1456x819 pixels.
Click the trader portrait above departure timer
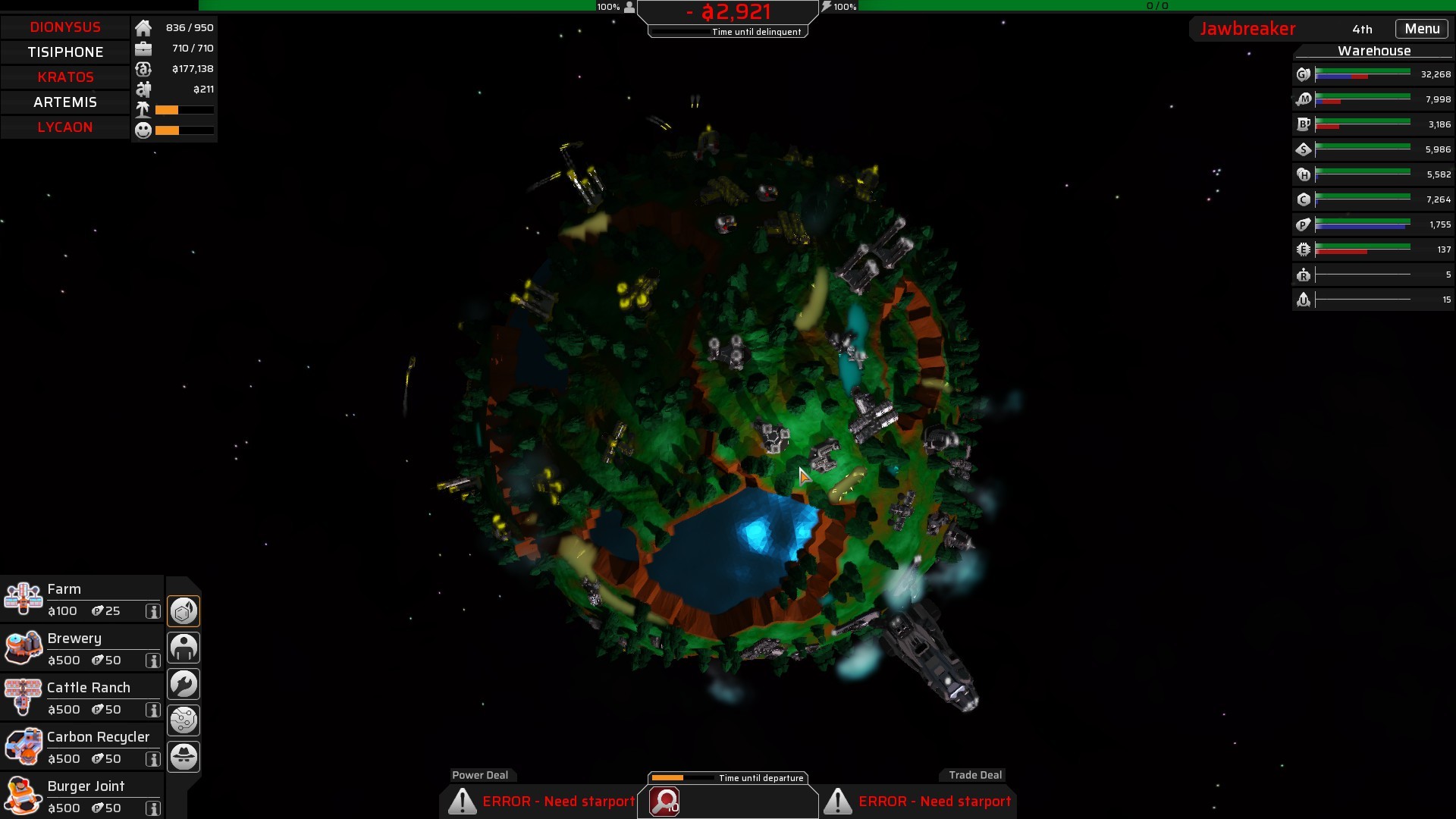click(x=664, y=803)
